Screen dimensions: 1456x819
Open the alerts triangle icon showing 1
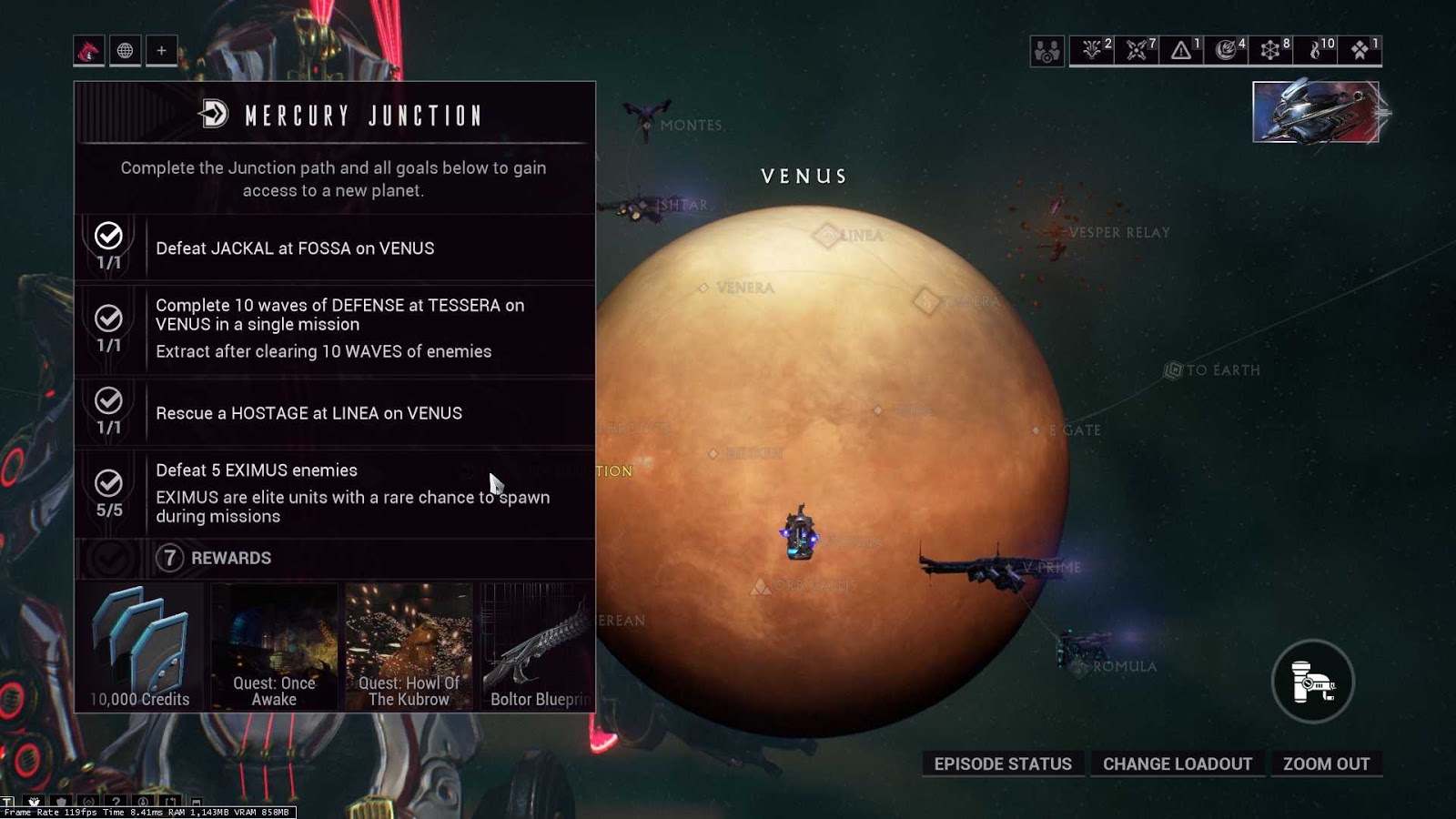pyautogui.click(x=1180, y=51)
